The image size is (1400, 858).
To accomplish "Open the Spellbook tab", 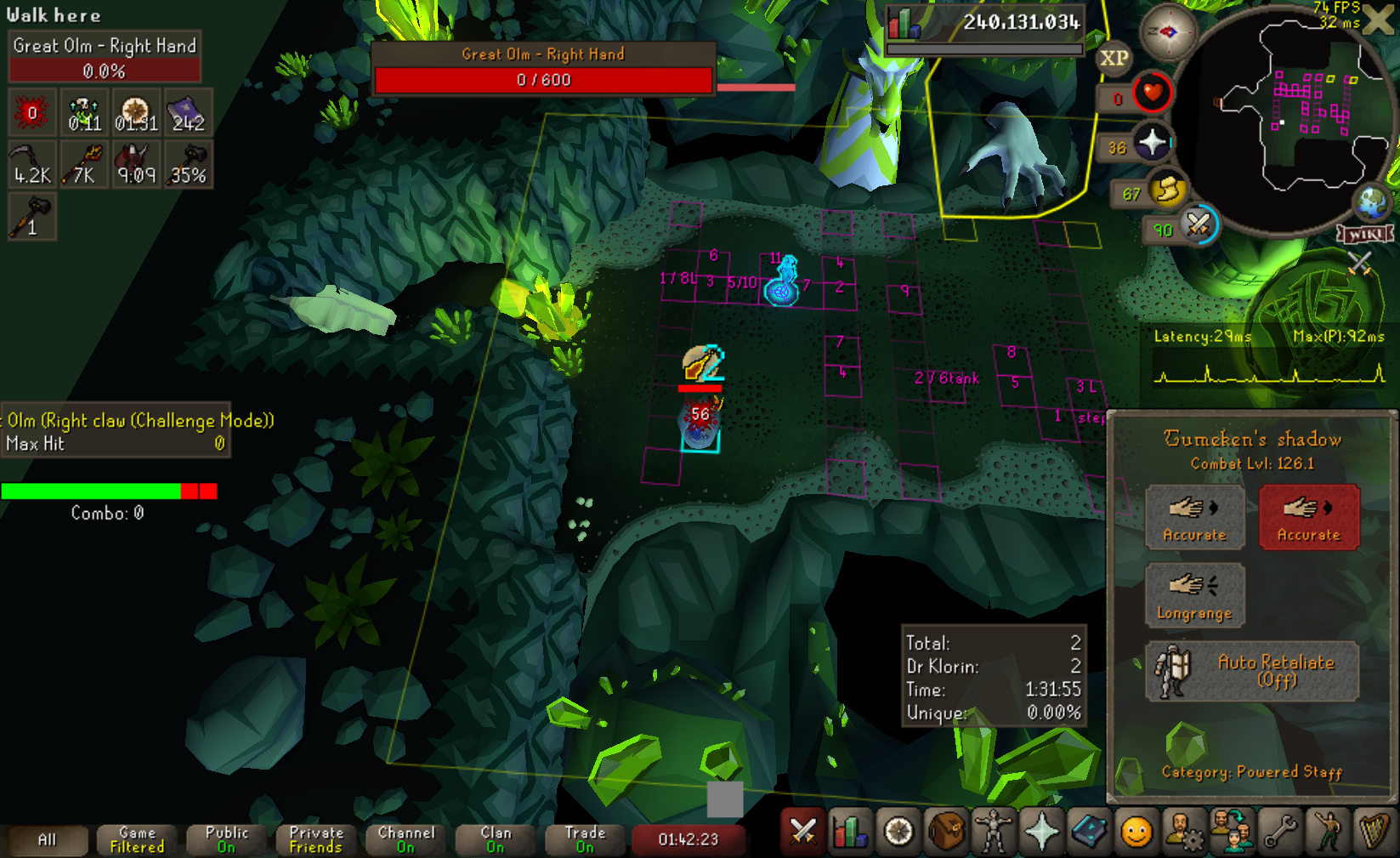I will (x=1088, y=832).
